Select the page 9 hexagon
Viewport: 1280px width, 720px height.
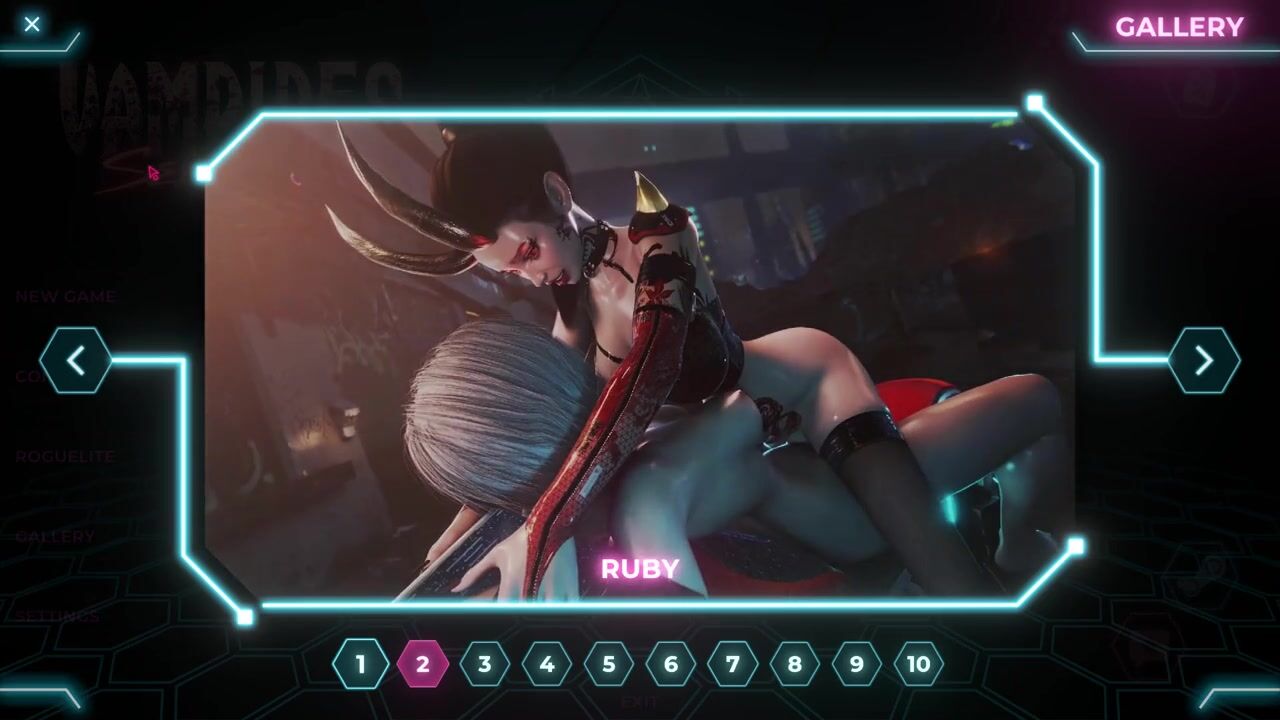click(857, 664)
